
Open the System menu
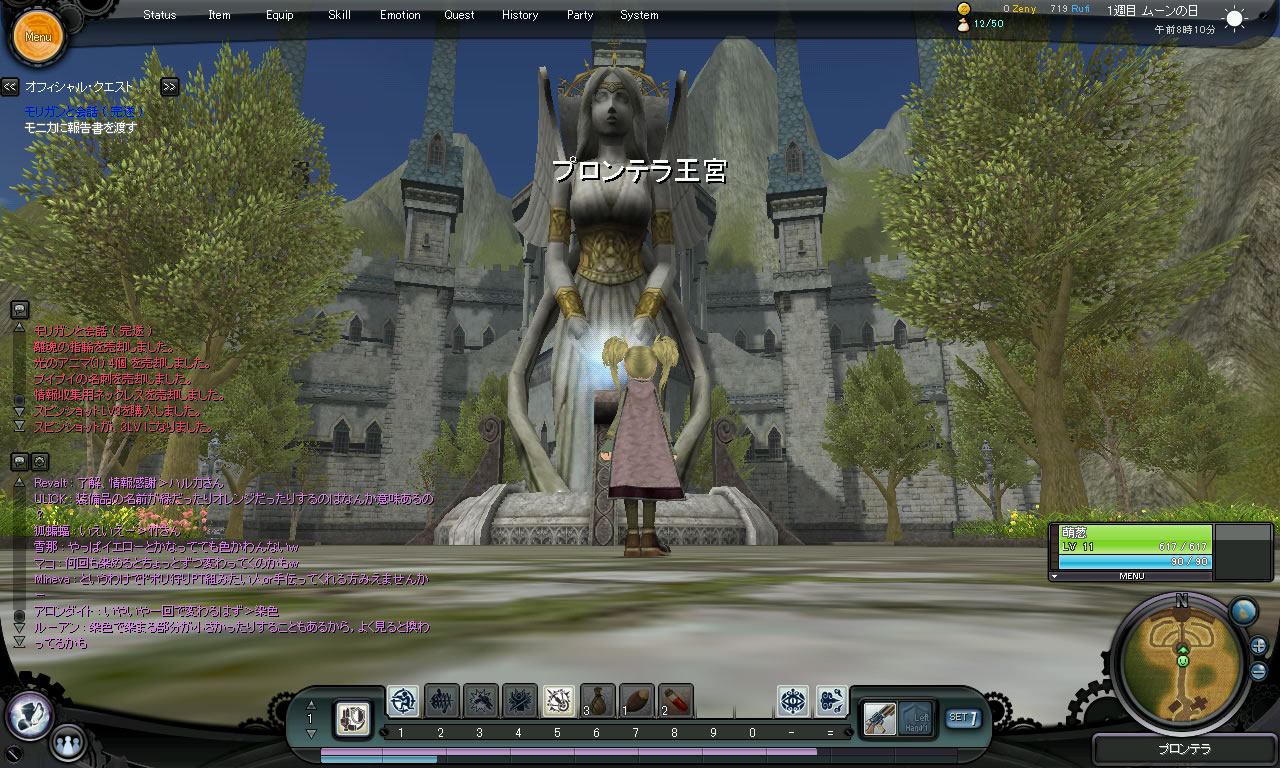[639, 15]
